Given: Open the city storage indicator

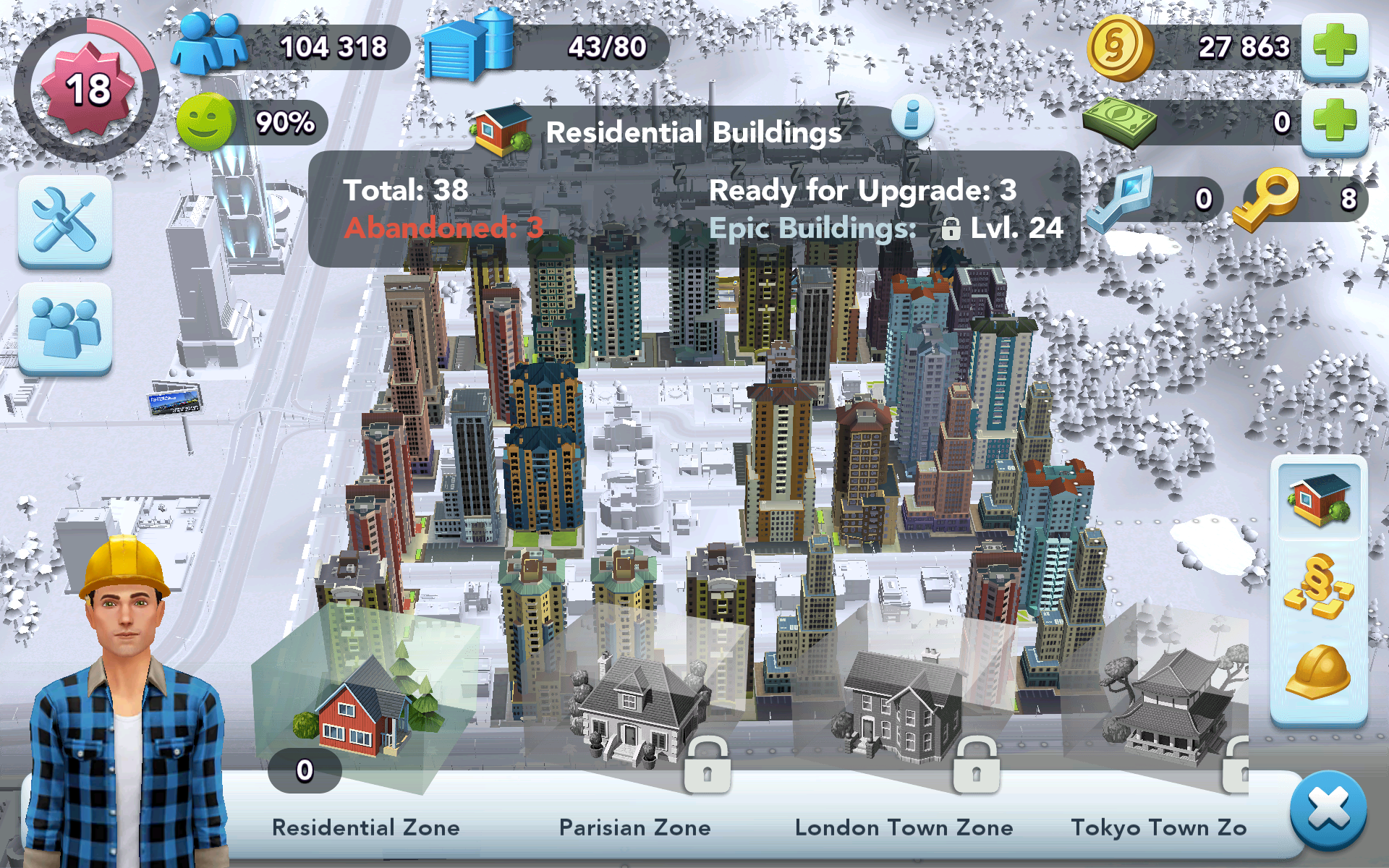Looking at the screenshot, I should [470, 46].
